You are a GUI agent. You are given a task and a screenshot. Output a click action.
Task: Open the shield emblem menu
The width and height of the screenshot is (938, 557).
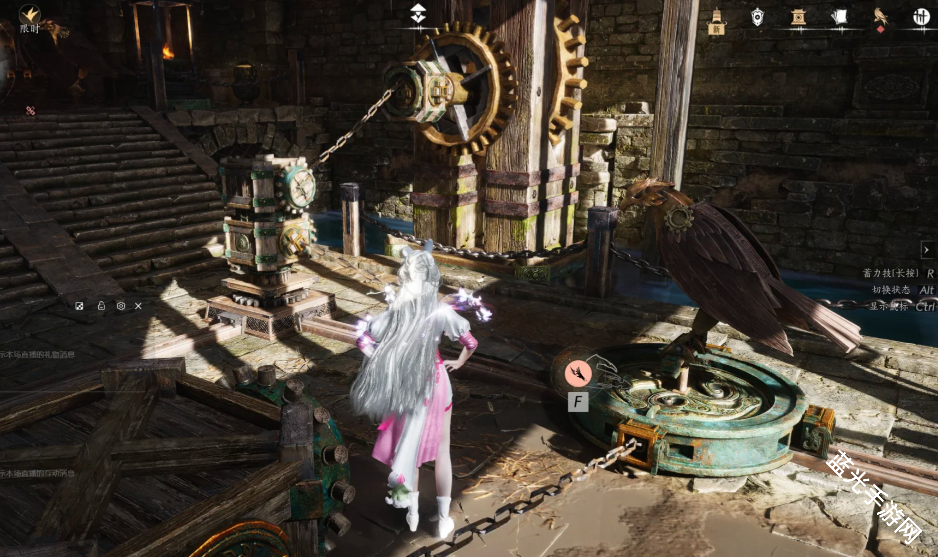757,16
